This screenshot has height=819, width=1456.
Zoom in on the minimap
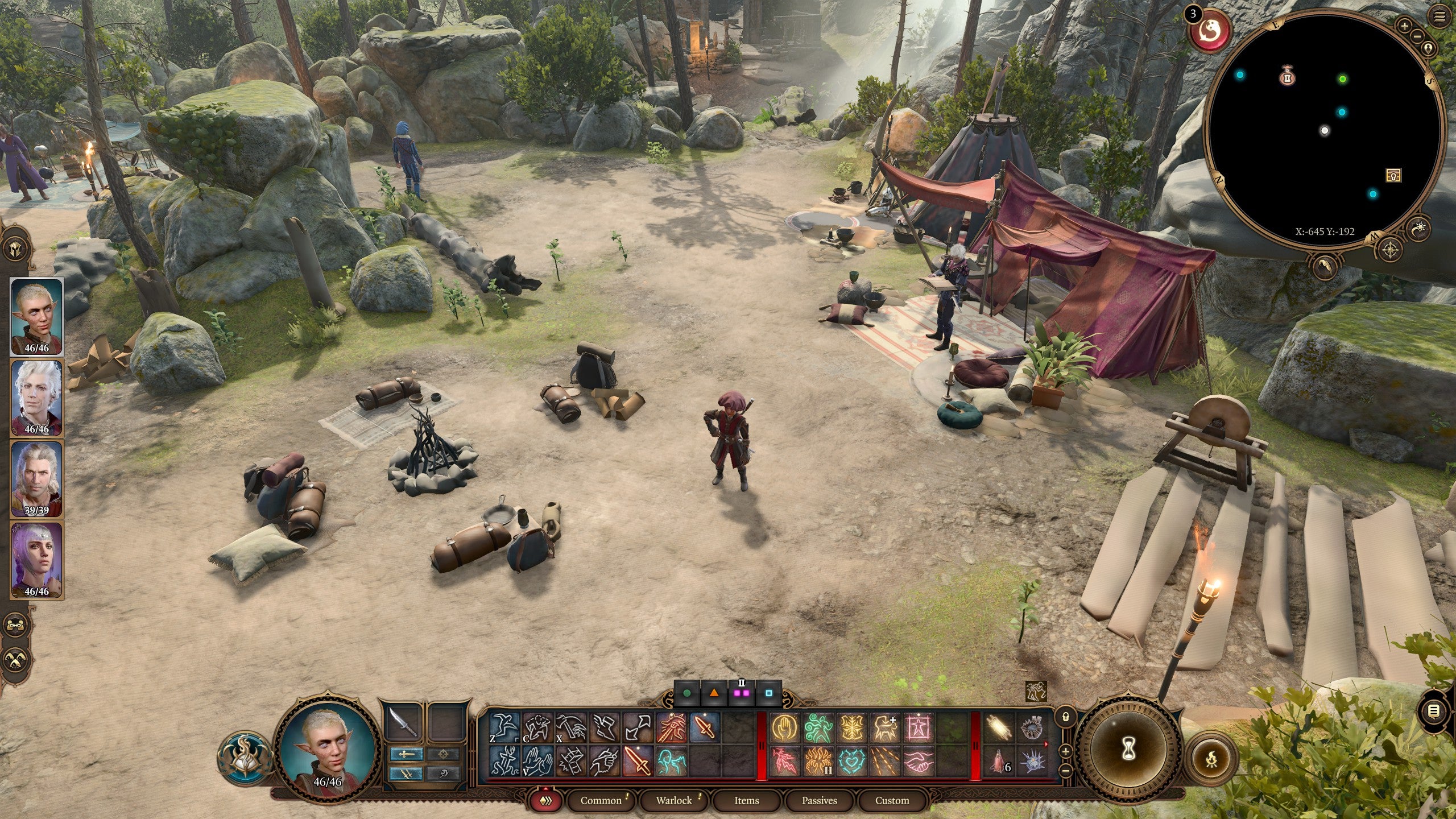point(1404,26)
